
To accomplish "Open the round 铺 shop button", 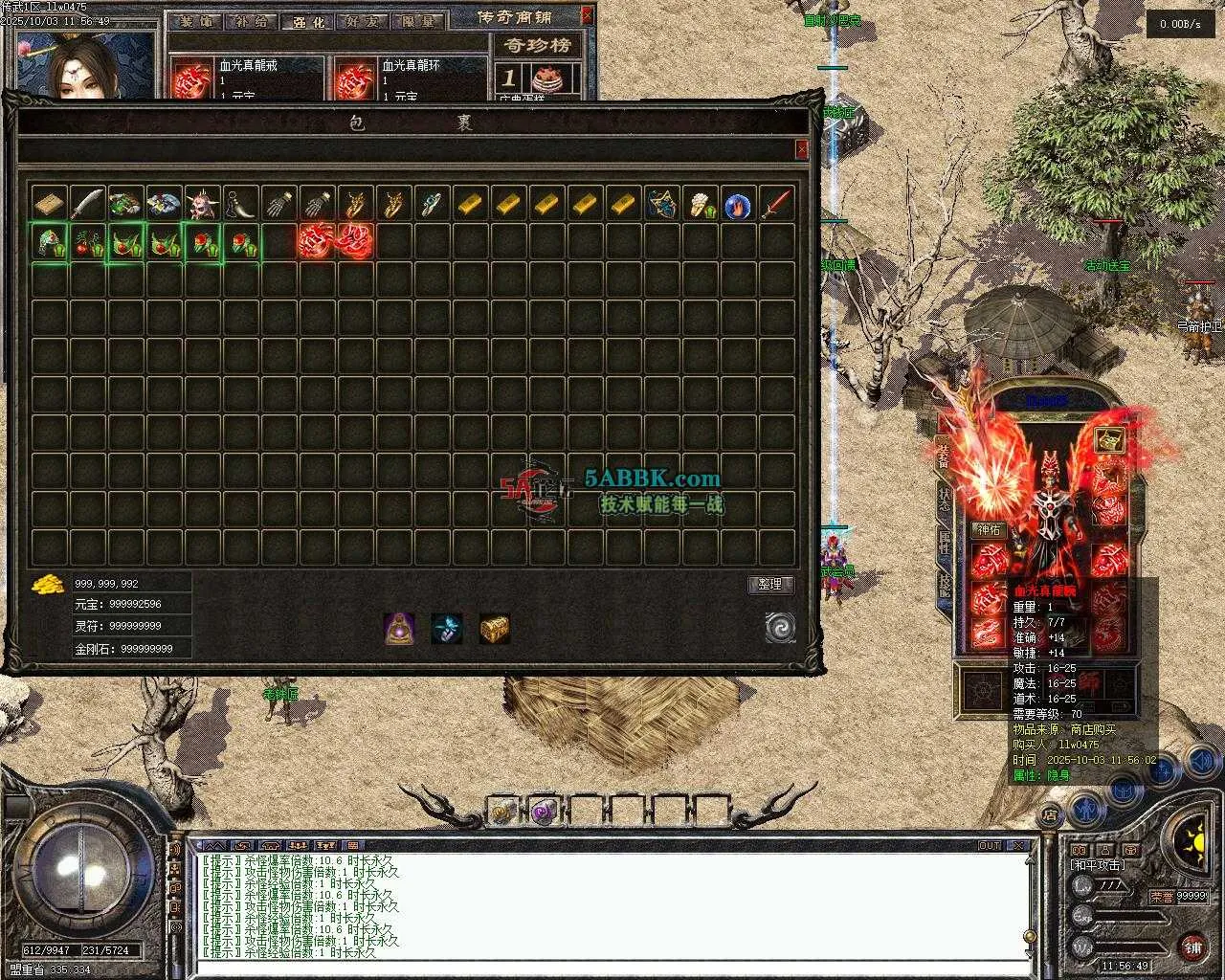I will point(1192,947).
